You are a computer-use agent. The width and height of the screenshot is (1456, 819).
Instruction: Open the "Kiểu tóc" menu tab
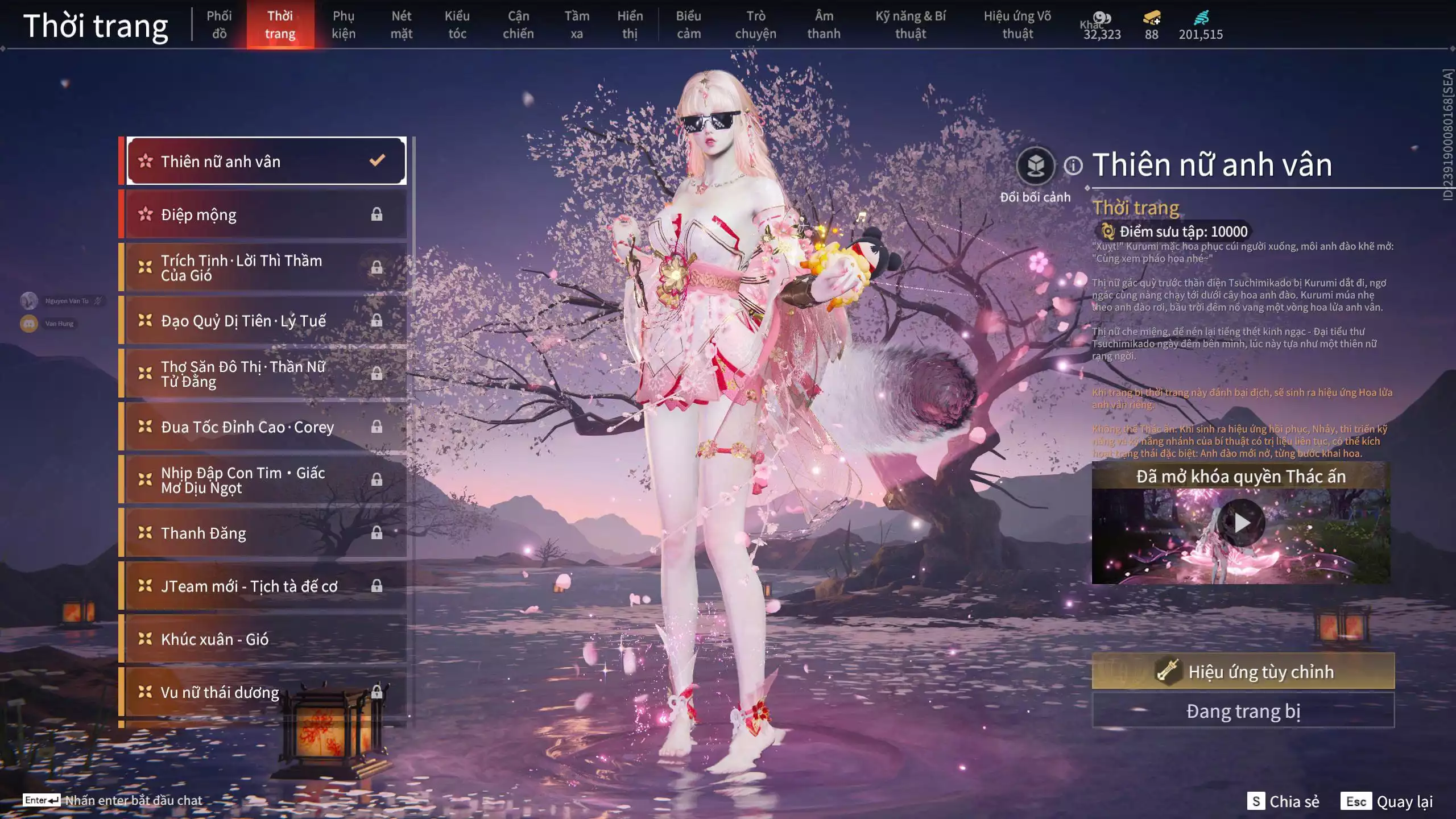tap(457, 24)
